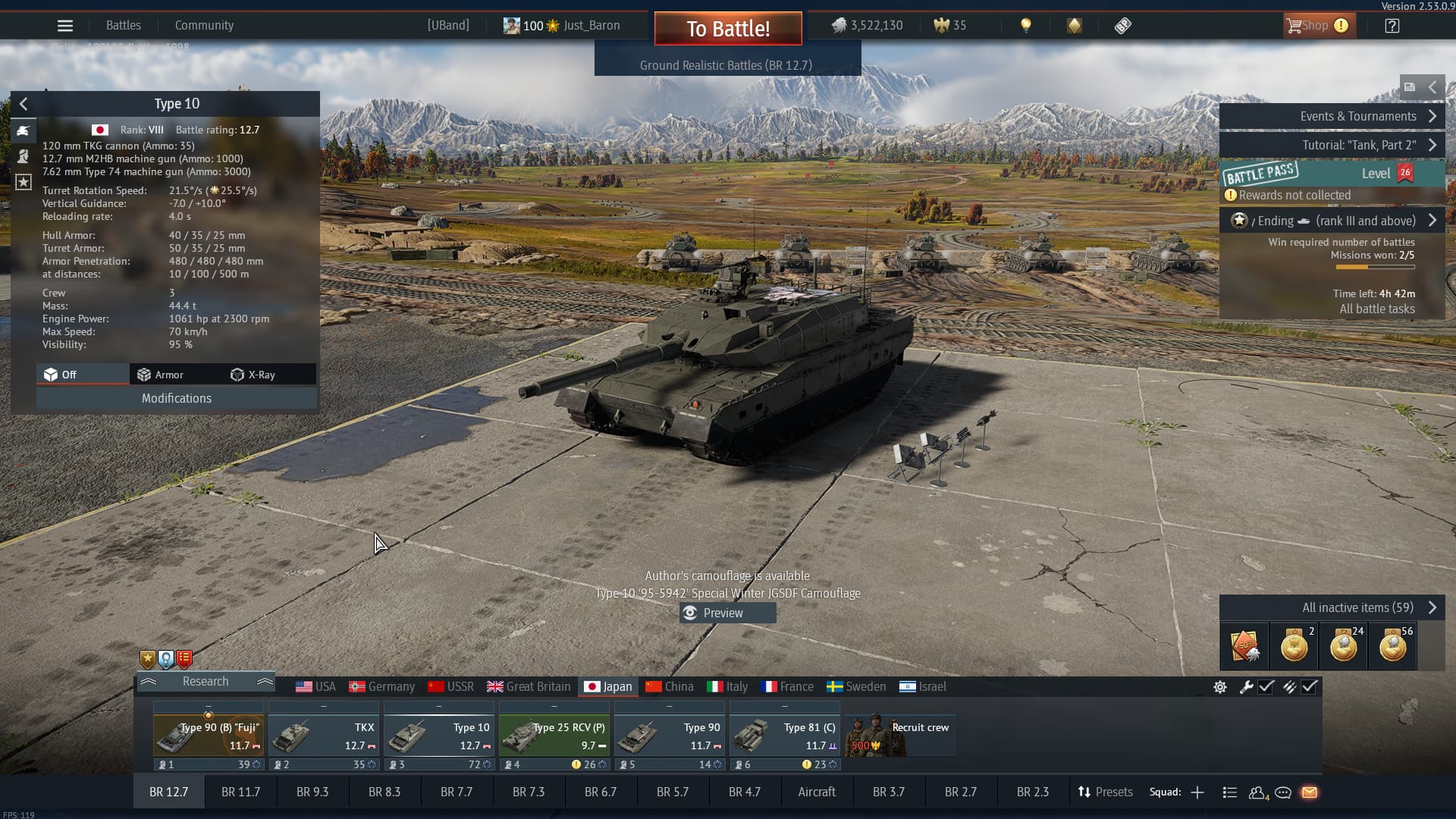Viewport: 1456px width, 819px height.
Task: Enable X-Ray view mode
Action: click(x=253, y=375)
